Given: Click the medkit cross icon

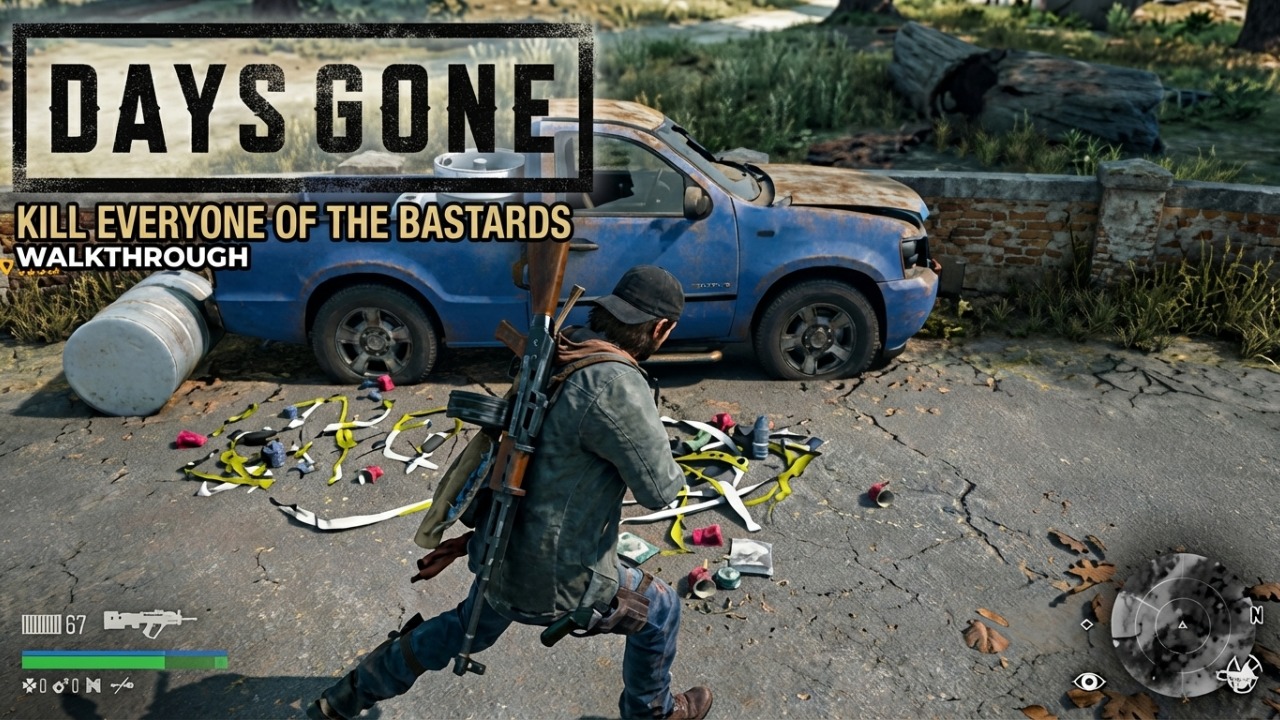Looking at the screenshot, I should (x=28, y=685).
